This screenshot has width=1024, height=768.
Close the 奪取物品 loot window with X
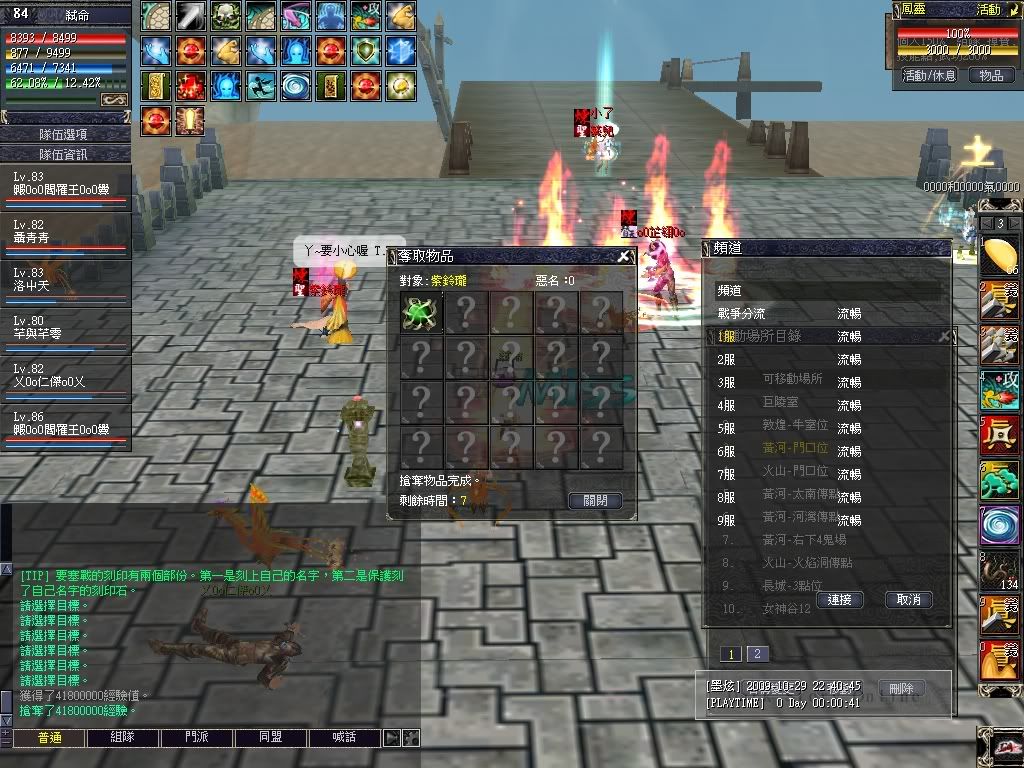click(x=624, y=257)
